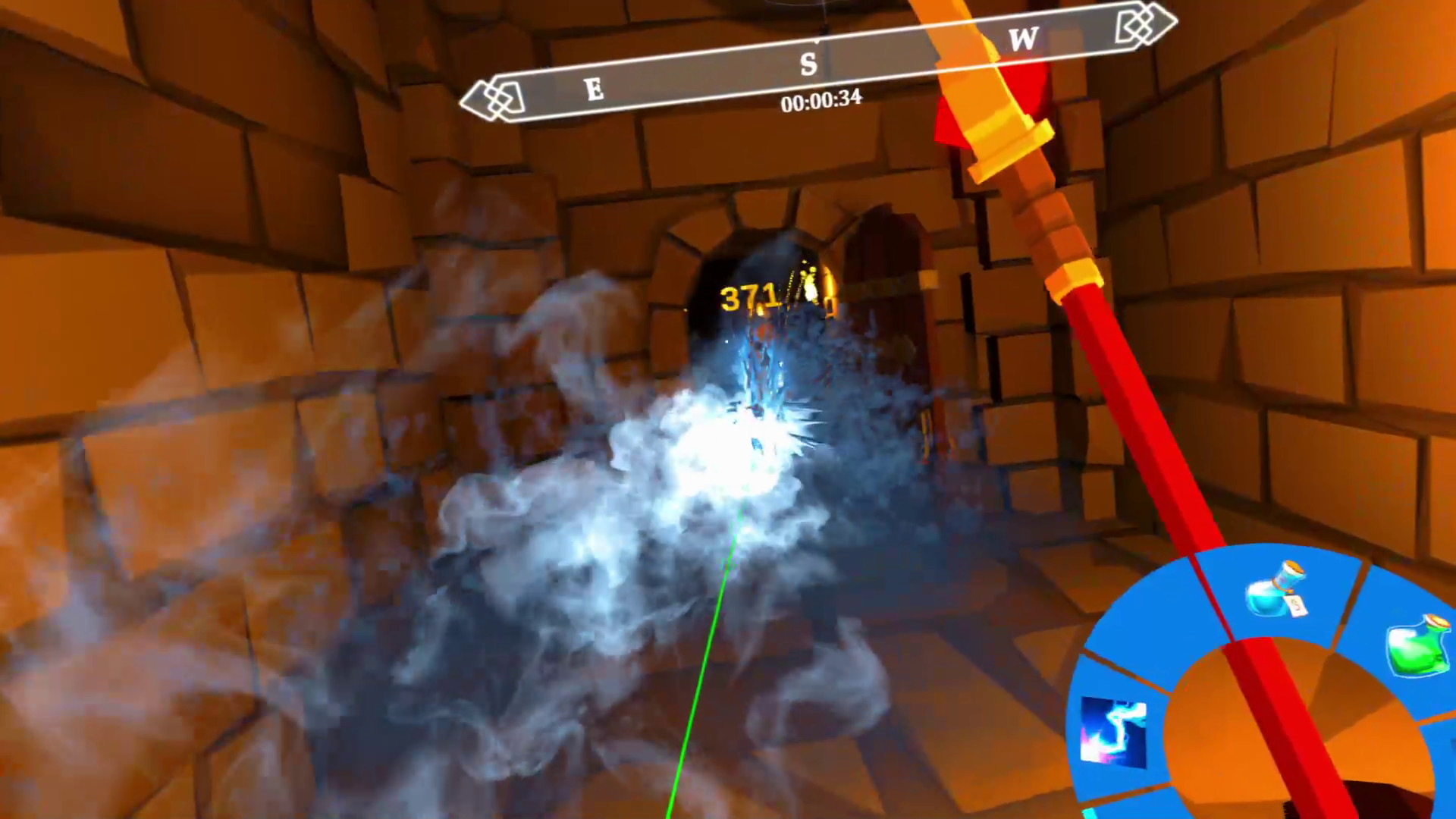
Task: Click the 'E' marker on the compass bar
Action: (x=594, y=89)
